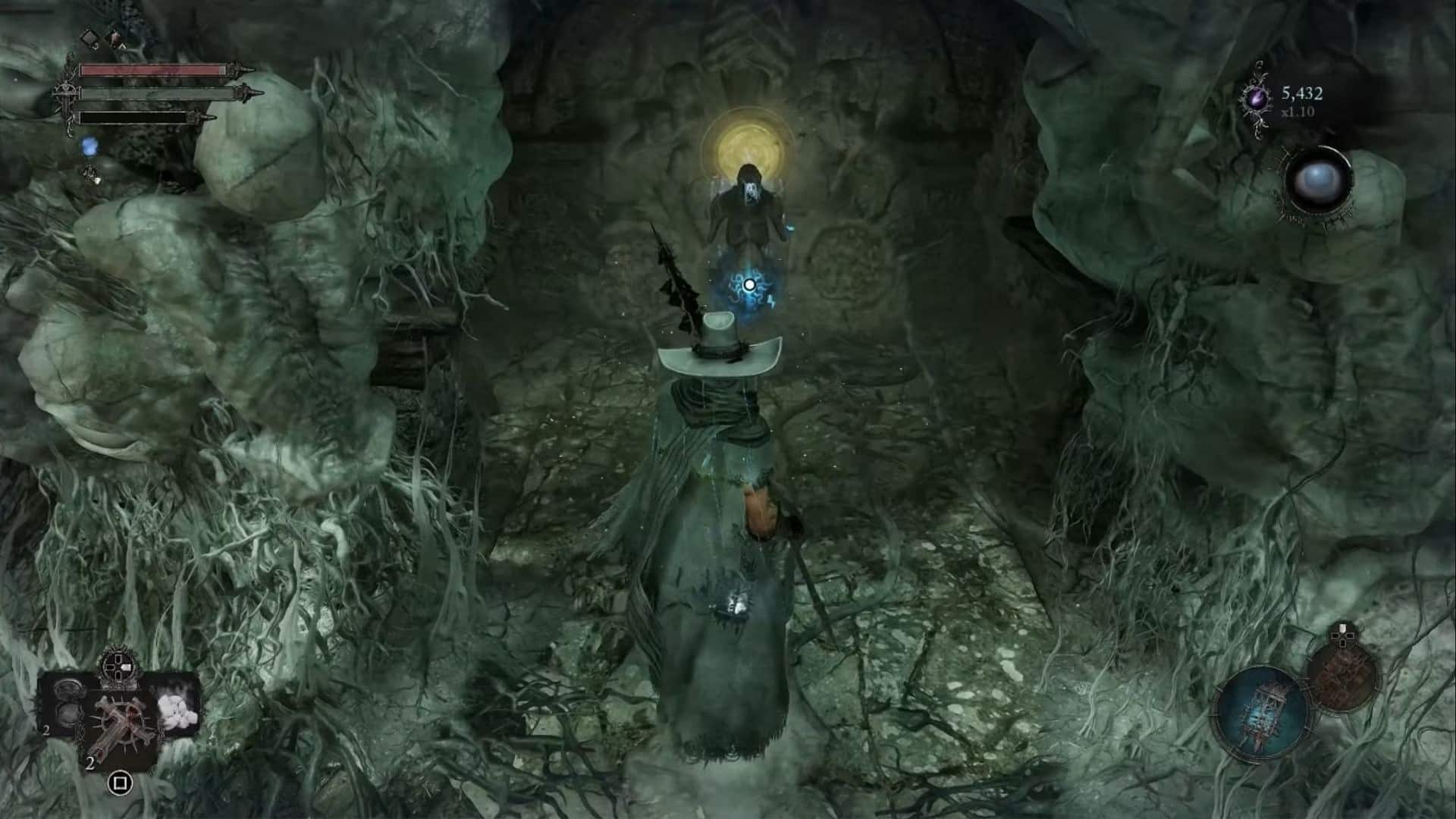Viewport: 1456px width, 819px height.
Task: Toggle the red buff icon next to the diamond
Action: tap(115, 38)
